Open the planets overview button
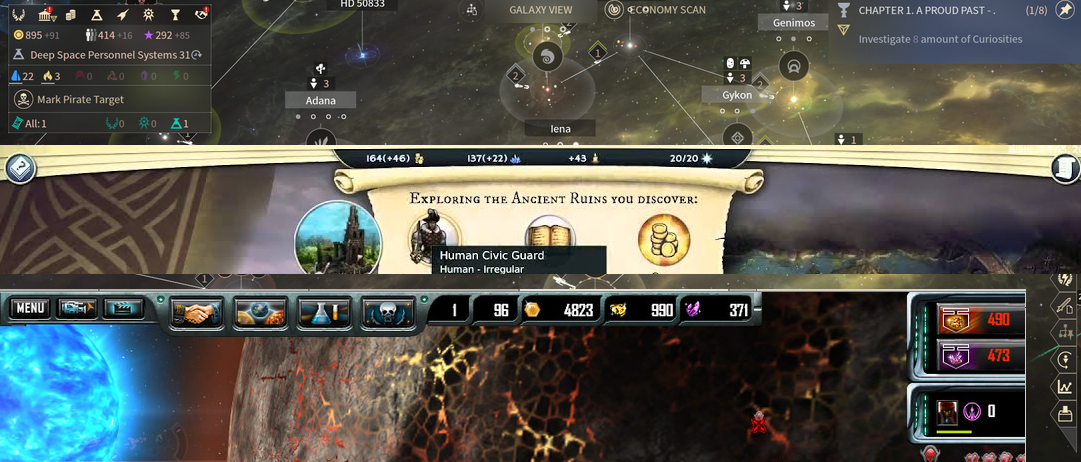1081x462 pixels. coord(260,311)
